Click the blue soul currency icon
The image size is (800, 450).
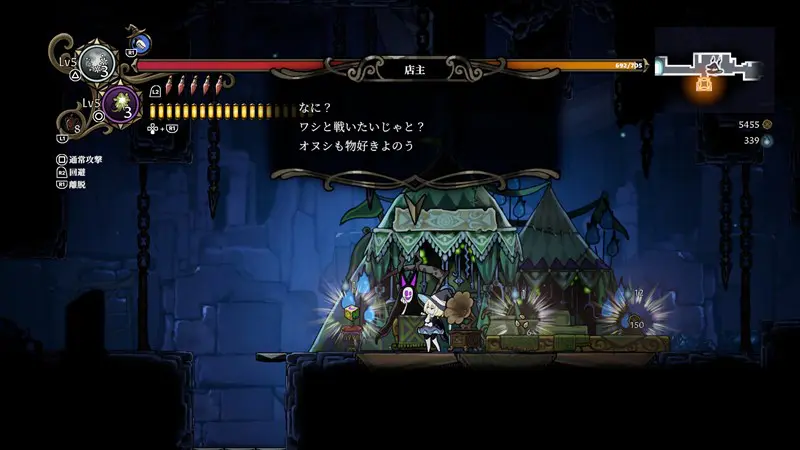pos(767,141)
